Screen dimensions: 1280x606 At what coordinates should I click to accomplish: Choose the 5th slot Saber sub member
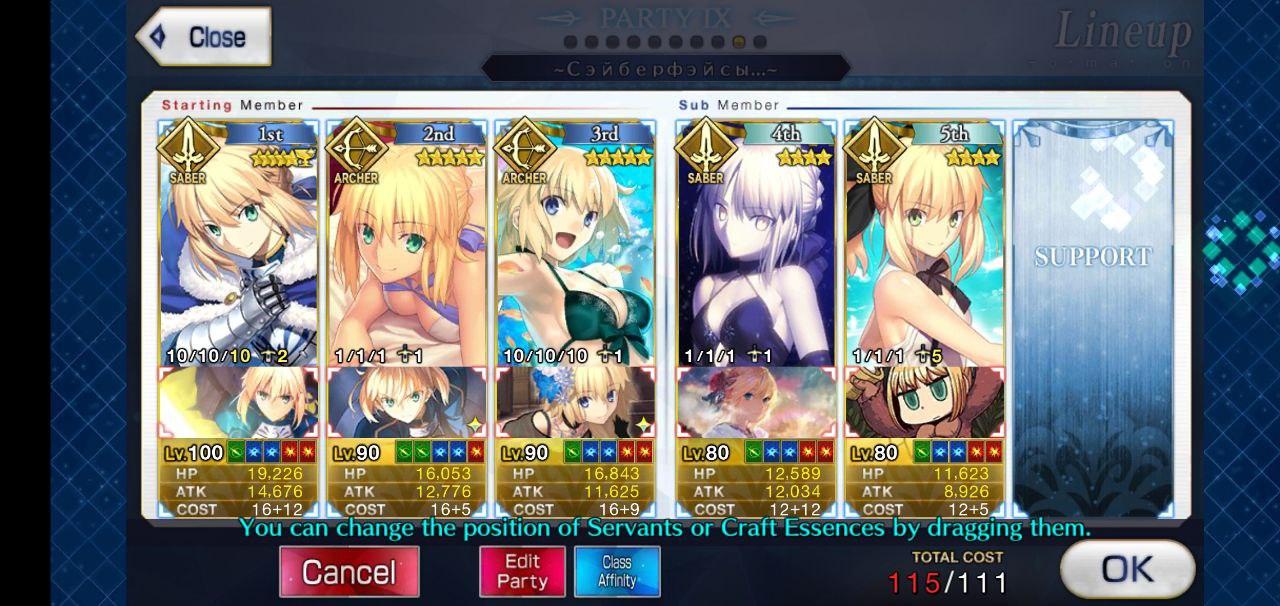pyautogui.click(x=923, y=250)
